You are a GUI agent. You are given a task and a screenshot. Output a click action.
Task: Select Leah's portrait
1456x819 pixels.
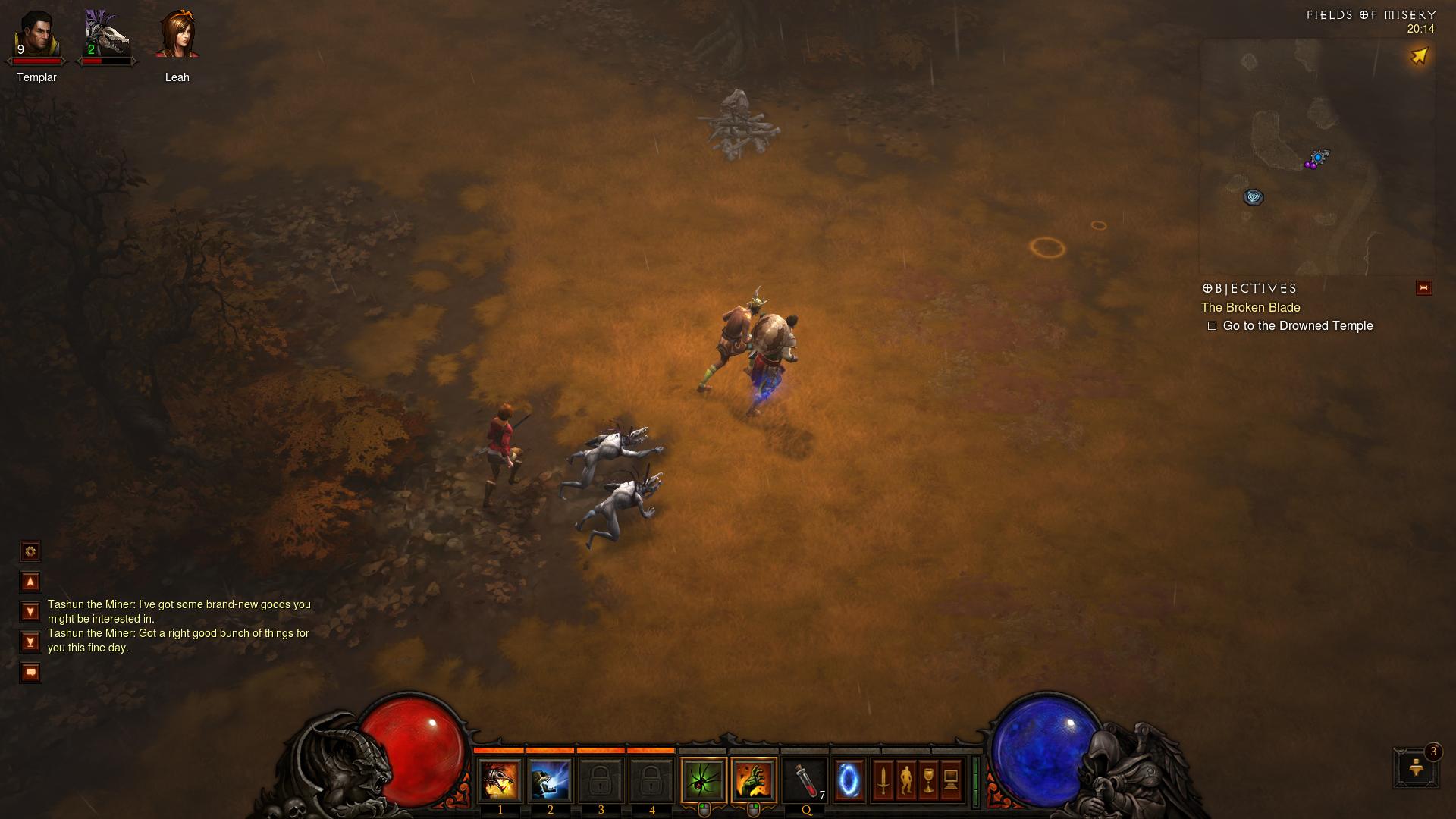tap(177, 36)
